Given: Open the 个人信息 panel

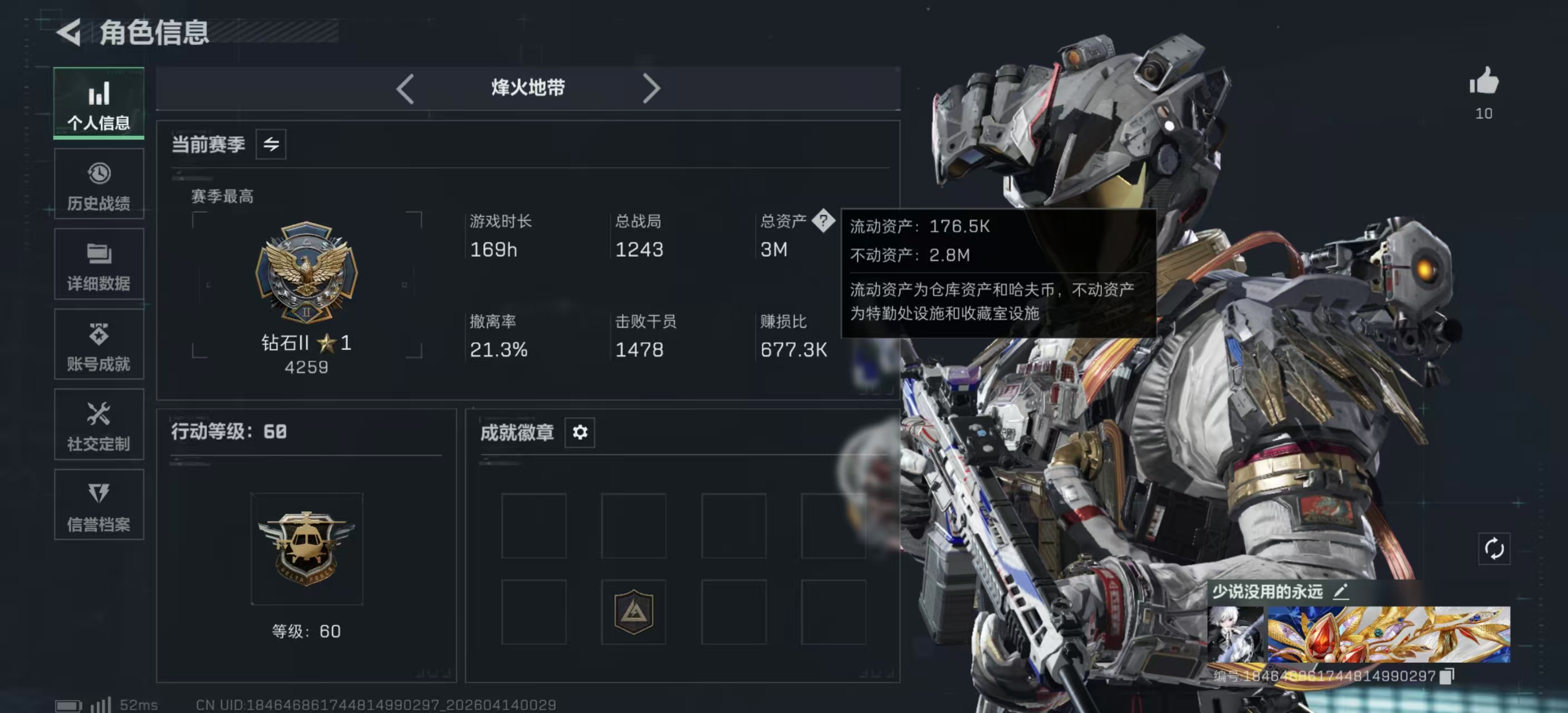Looking at the screenshot, I should 99,102.
